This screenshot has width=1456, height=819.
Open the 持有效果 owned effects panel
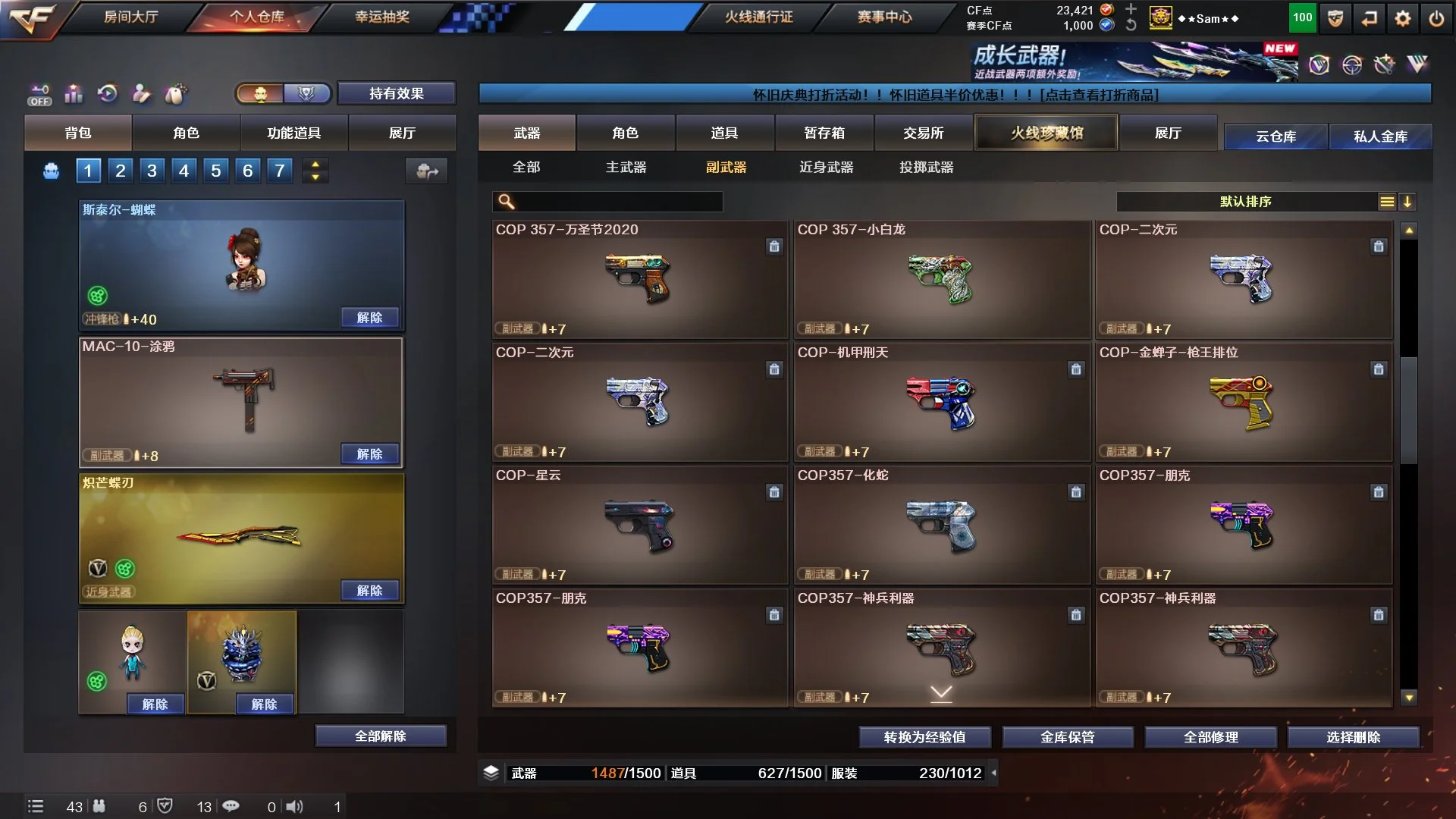[x=396, y=93]
